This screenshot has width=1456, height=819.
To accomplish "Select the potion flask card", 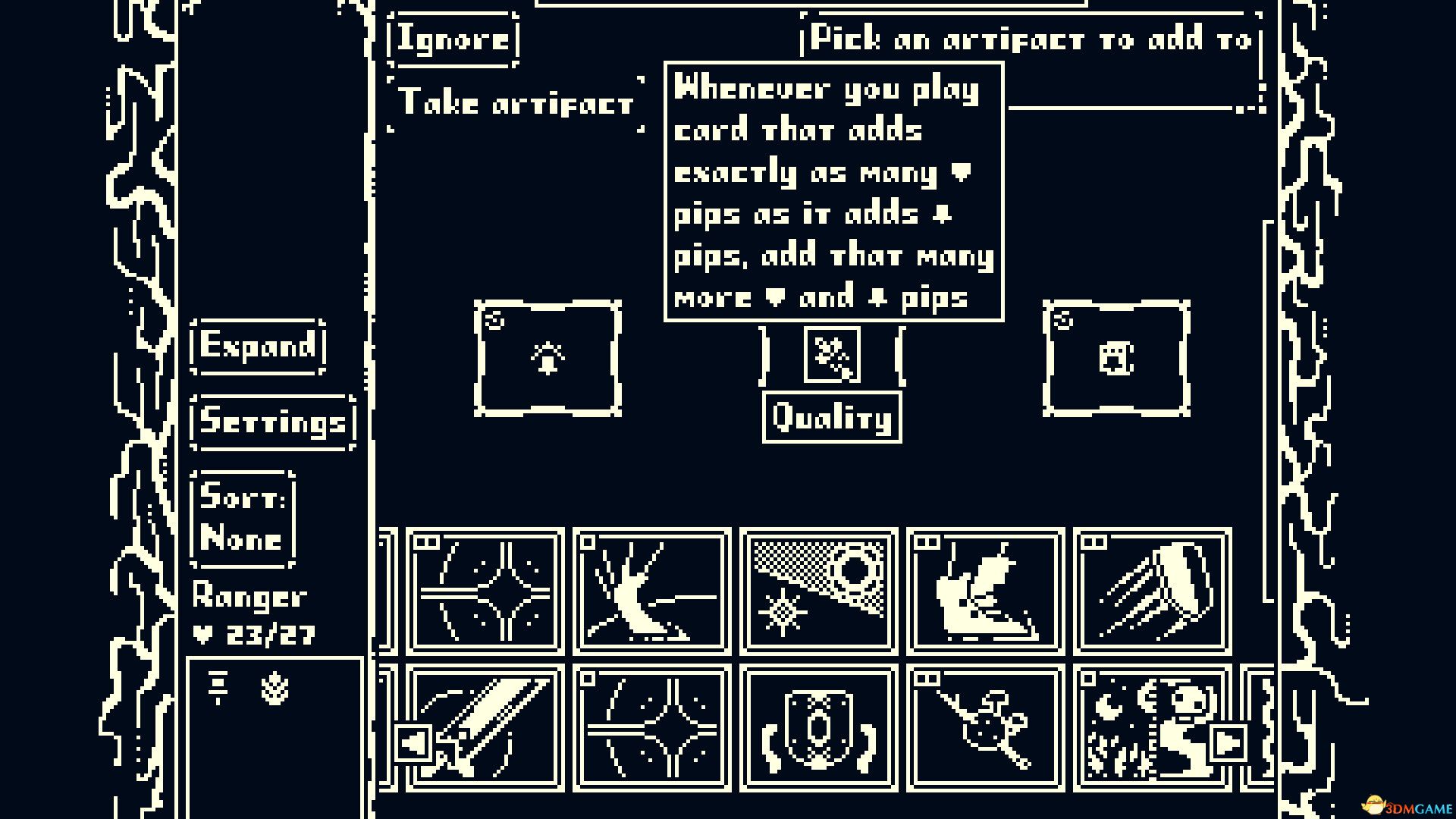I will pyautogui.click(x=984, y=730).
